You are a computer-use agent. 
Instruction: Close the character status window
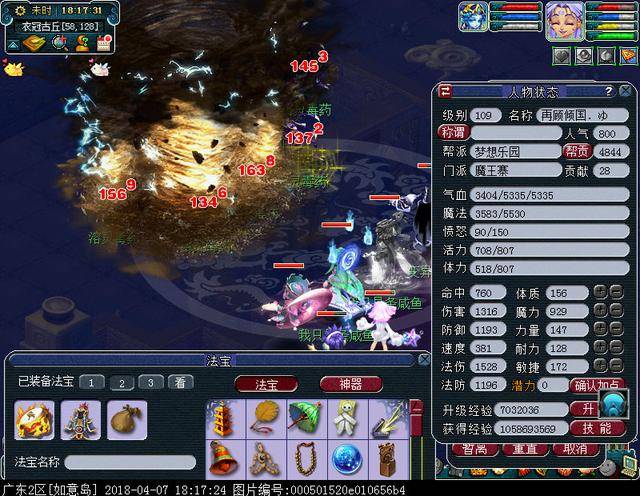point(445,91)
